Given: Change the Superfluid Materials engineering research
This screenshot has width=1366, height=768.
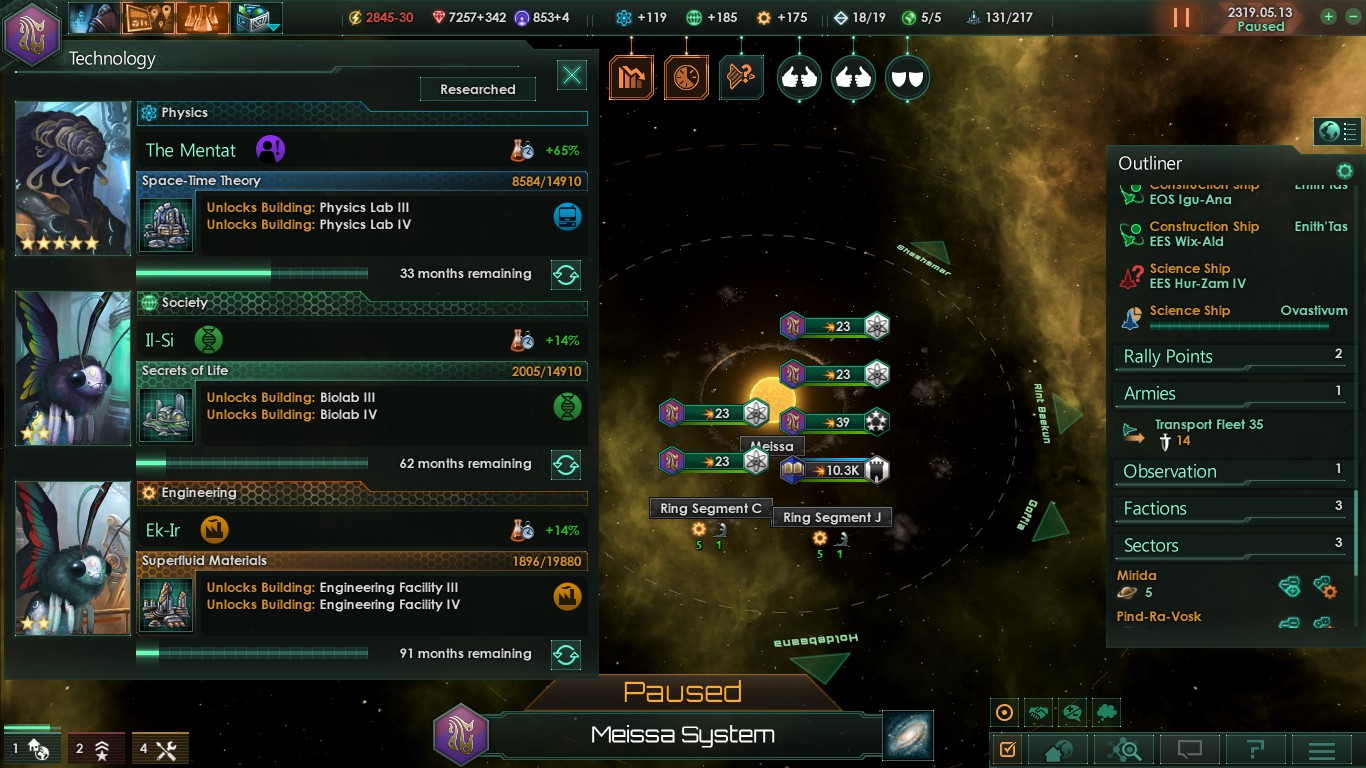Looking at the screenshot, I should 566,654.
